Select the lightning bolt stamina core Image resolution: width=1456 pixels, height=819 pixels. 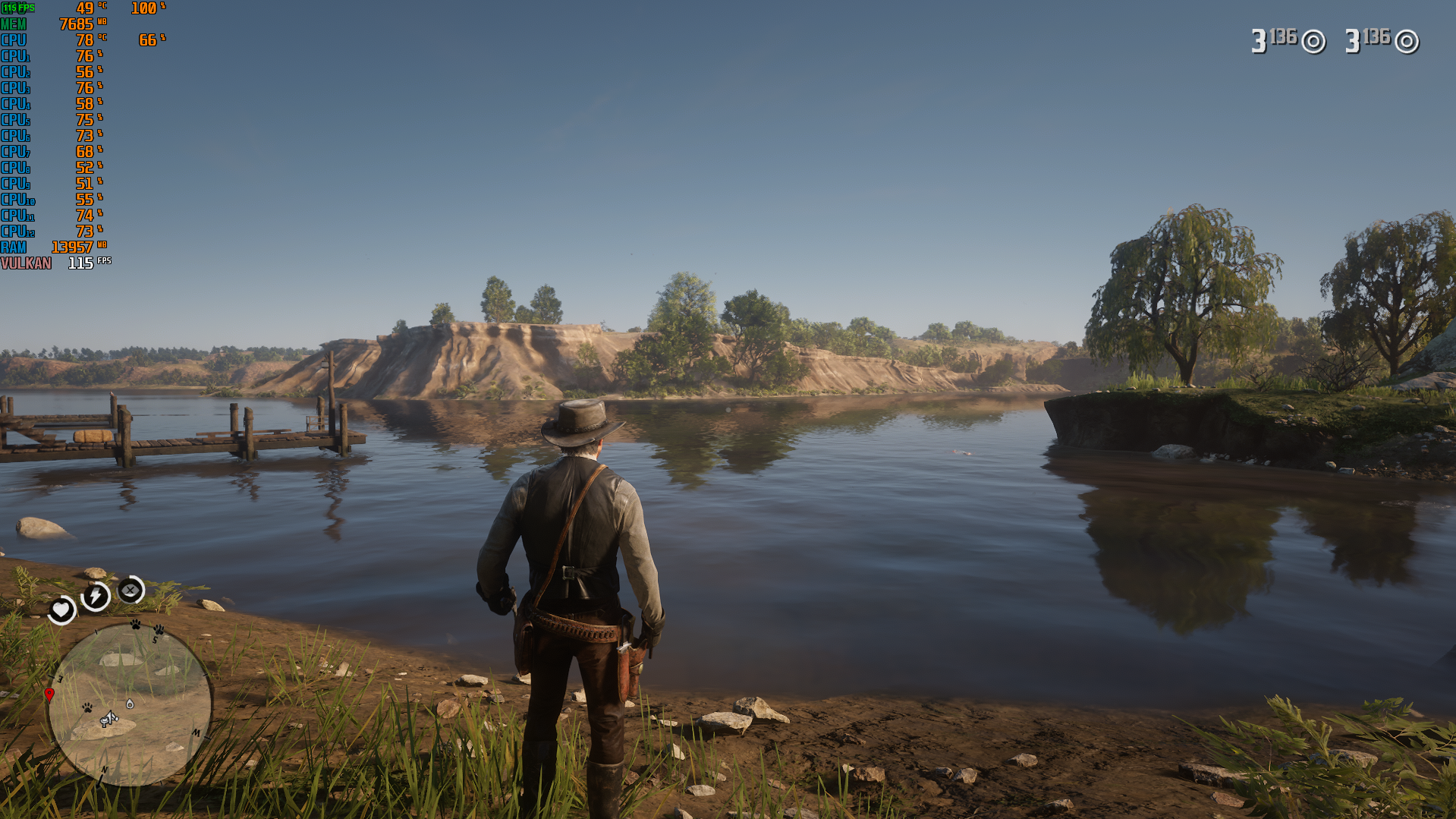tap(96, 596)
